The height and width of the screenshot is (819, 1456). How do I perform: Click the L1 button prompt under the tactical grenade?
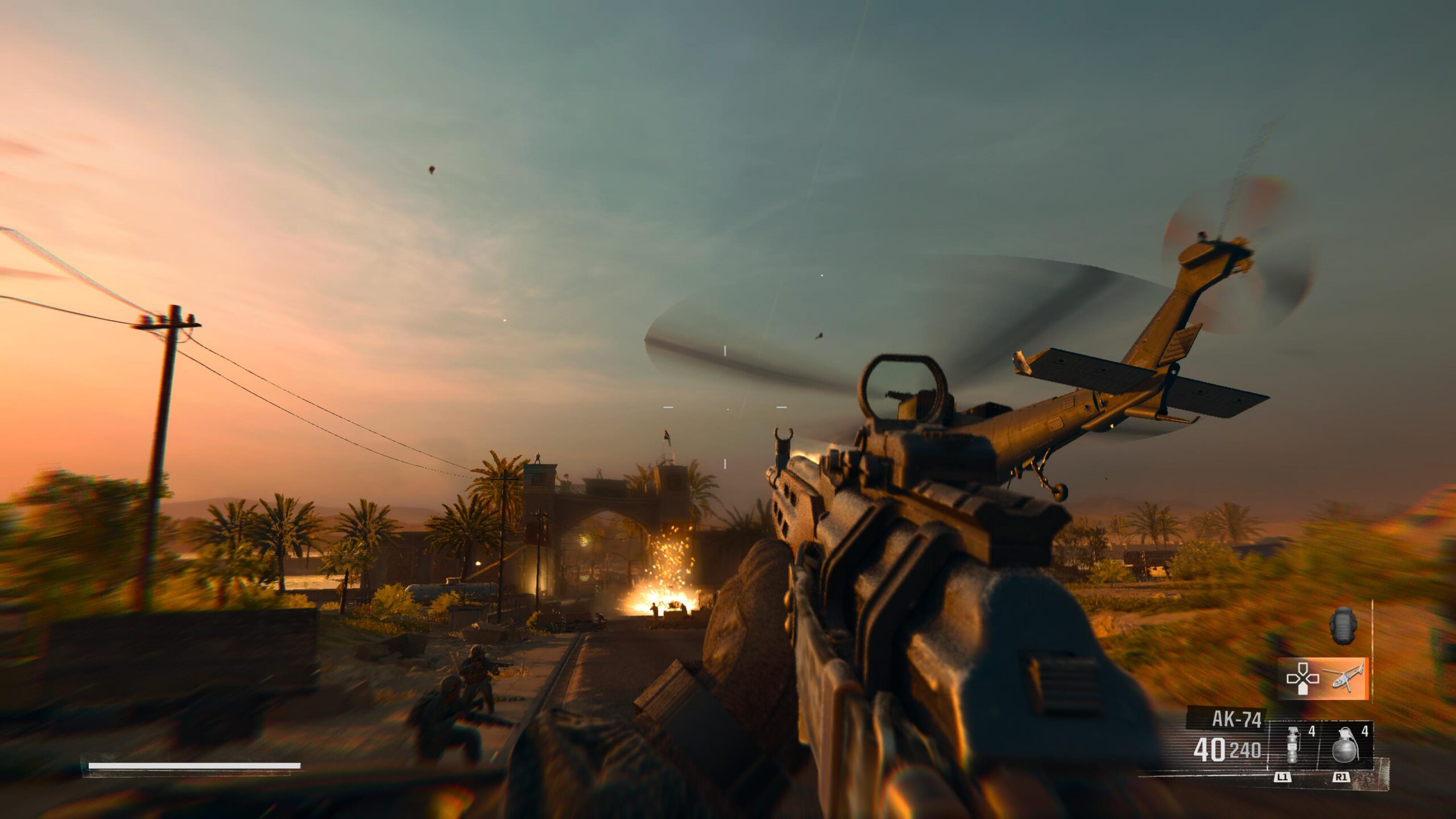pos(1284,777)
